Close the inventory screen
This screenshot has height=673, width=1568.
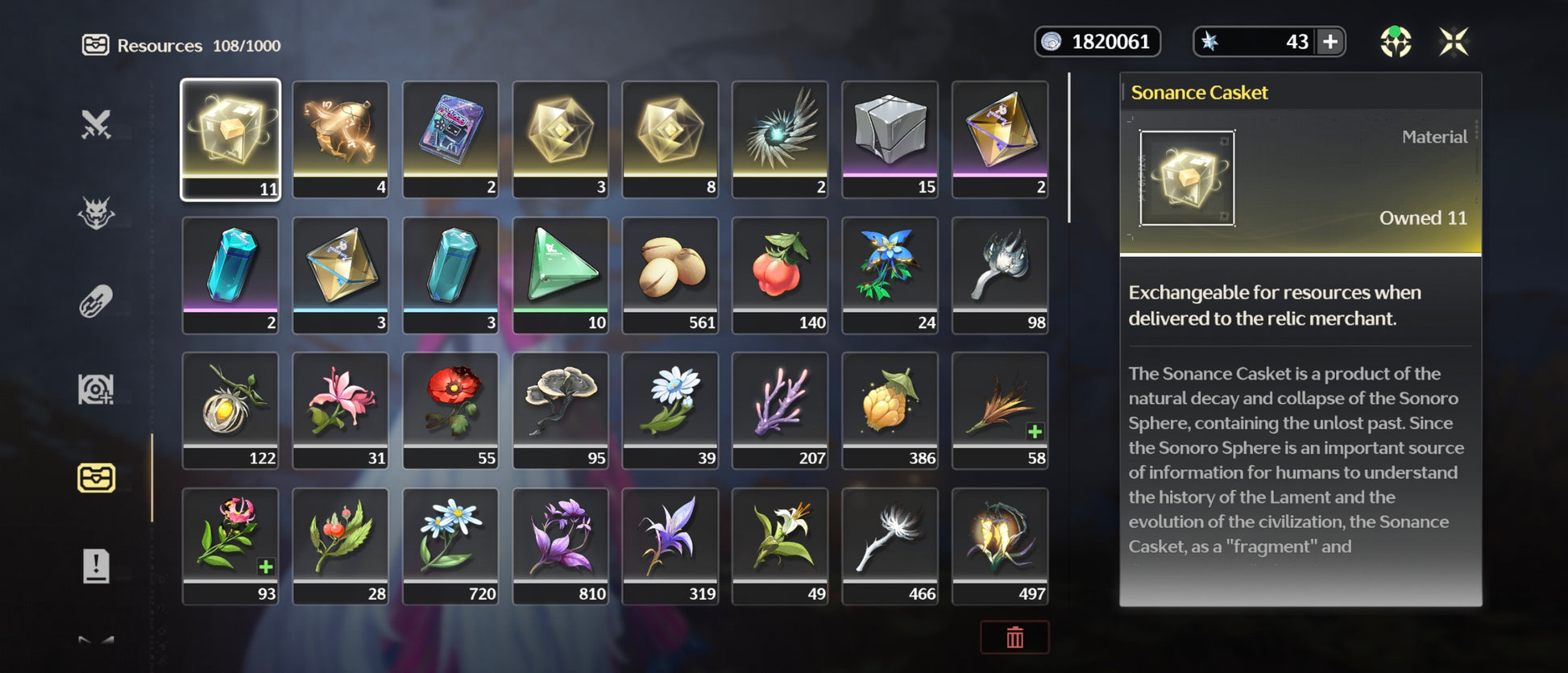click(x=1454, y=41)
